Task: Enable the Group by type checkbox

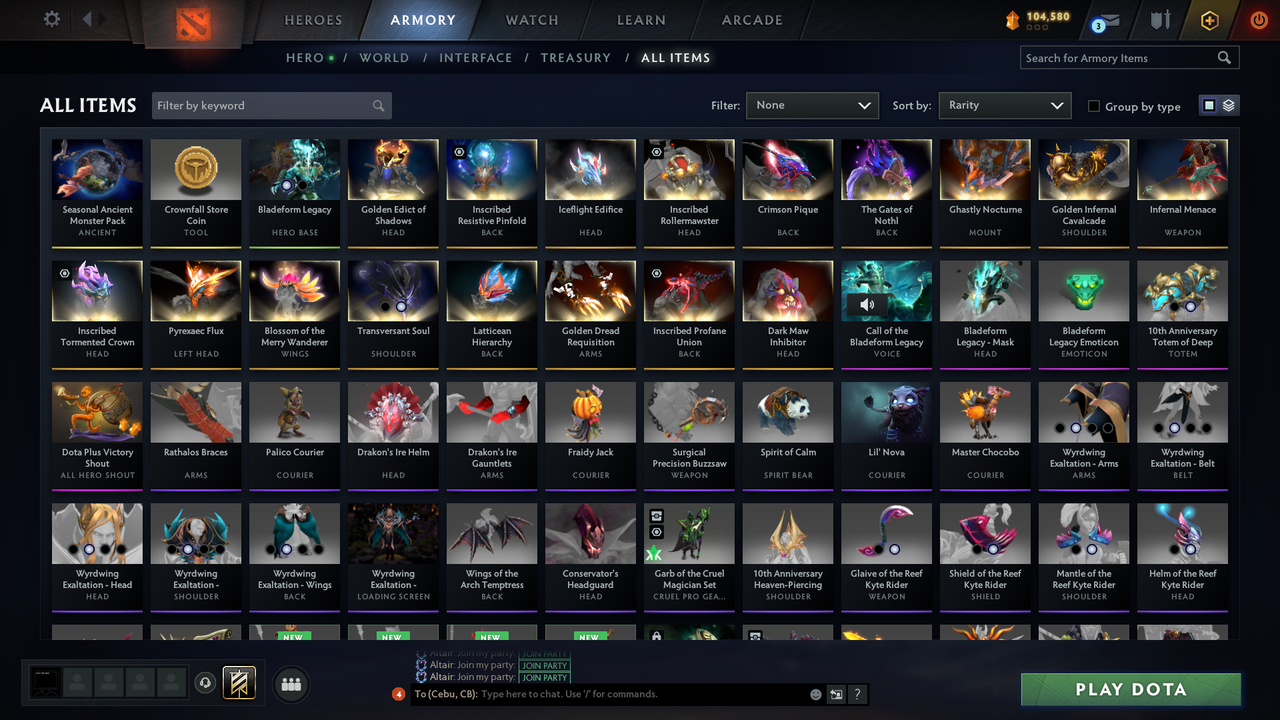Action: tap(1093, 106)
